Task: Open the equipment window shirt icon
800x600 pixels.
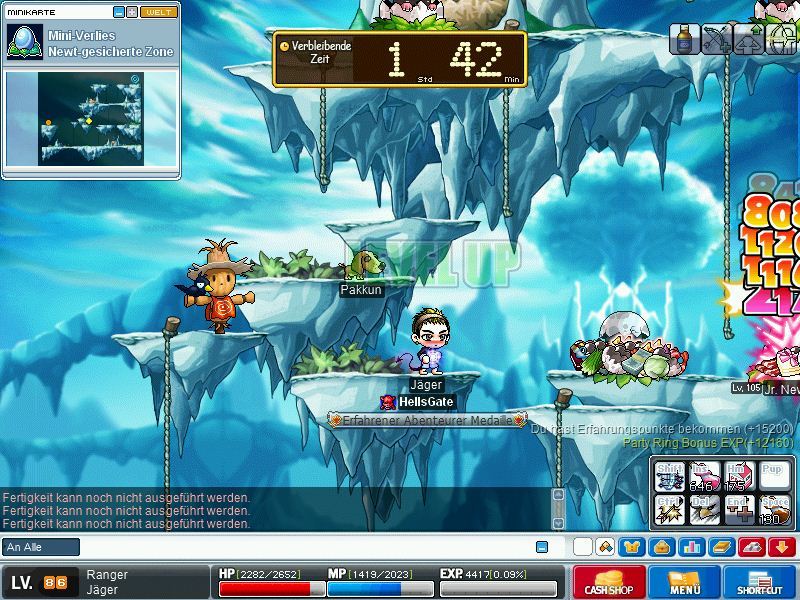Action: pos(631,547)
